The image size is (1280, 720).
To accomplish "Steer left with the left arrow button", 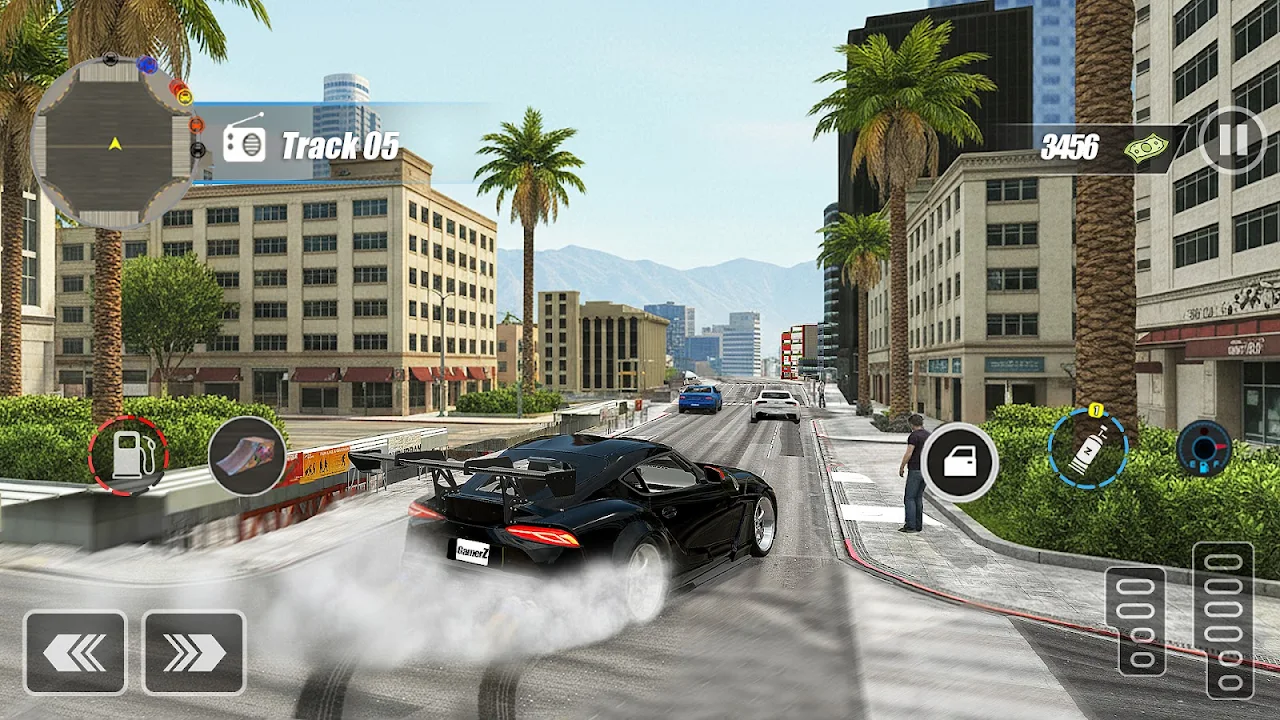I will (x=75, y=653).
